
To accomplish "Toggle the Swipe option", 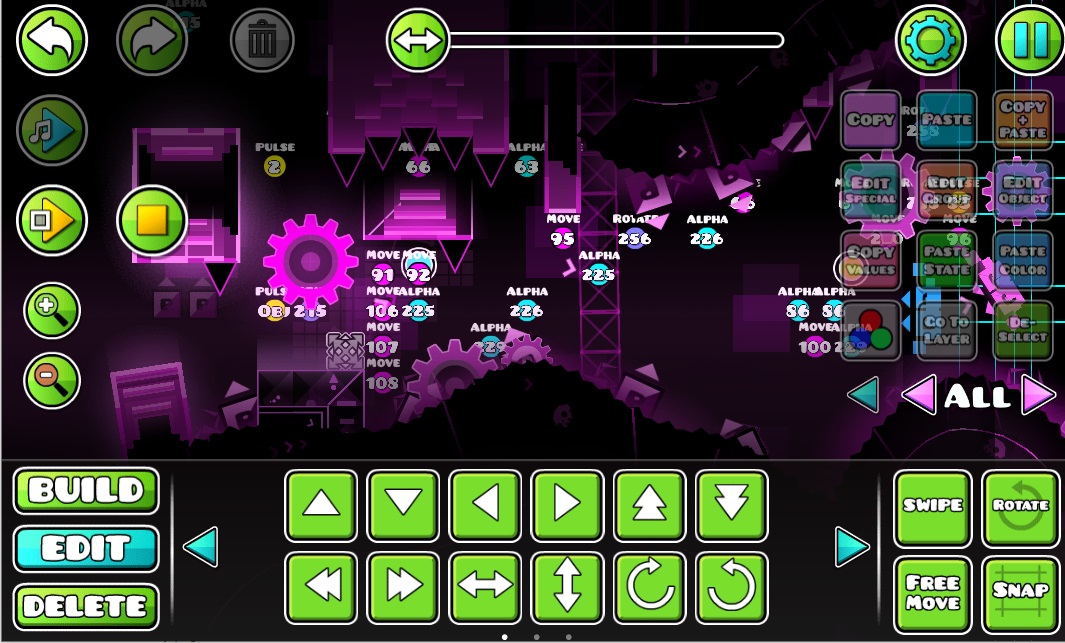I will point(932,508).
